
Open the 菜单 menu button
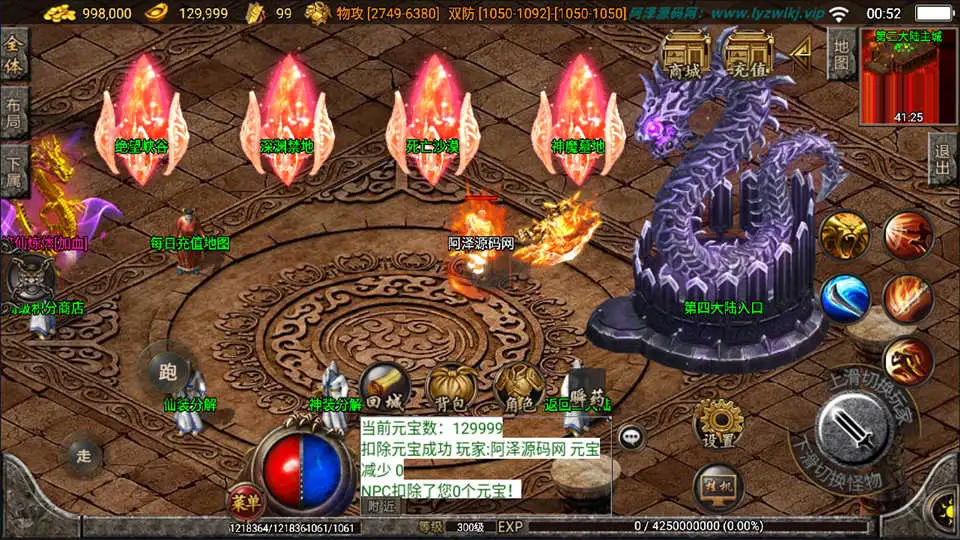[x=243, y=499]
